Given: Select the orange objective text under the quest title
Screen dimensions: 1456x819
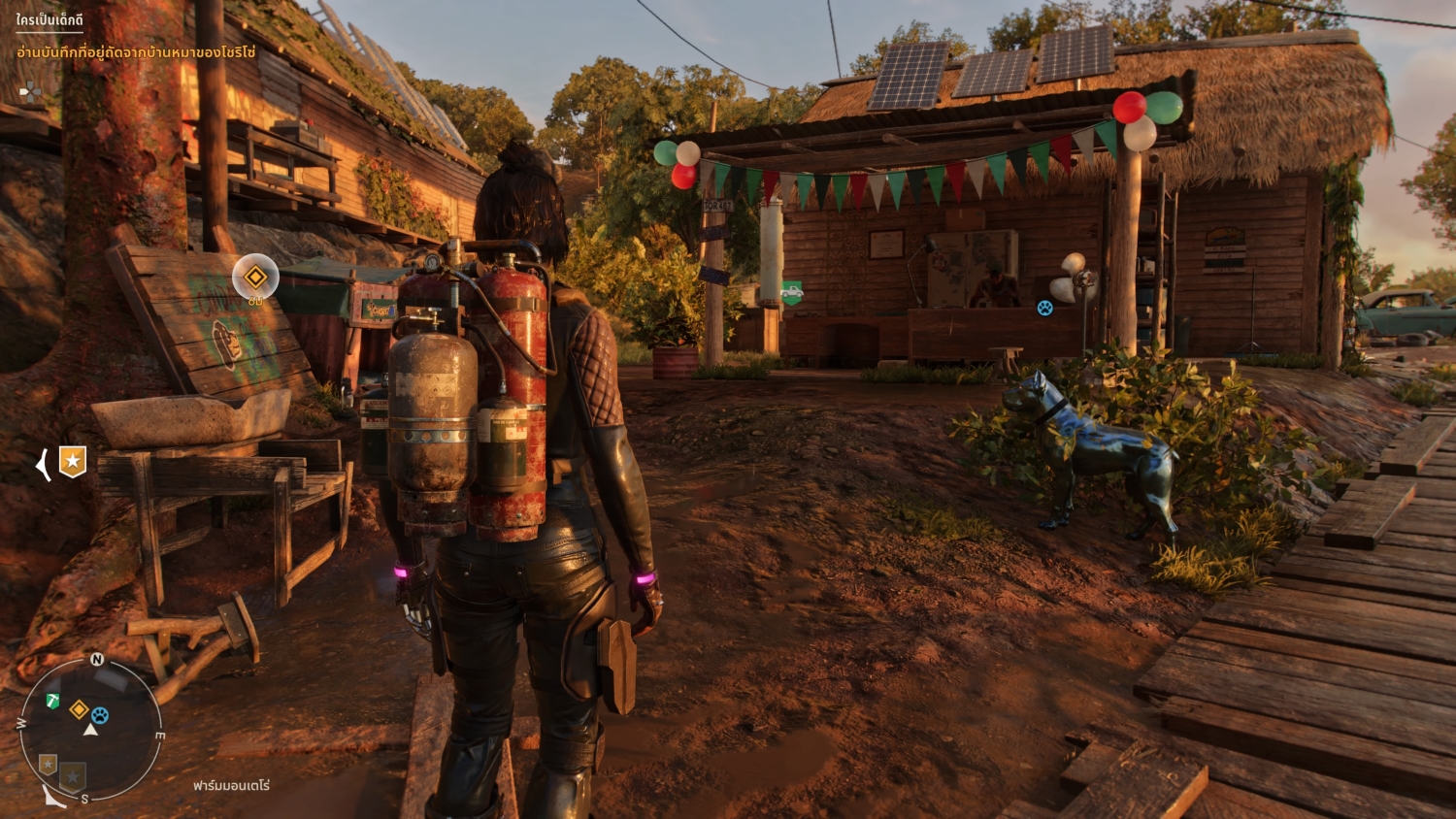Looking at the screenshot, I should click(136, 52).
